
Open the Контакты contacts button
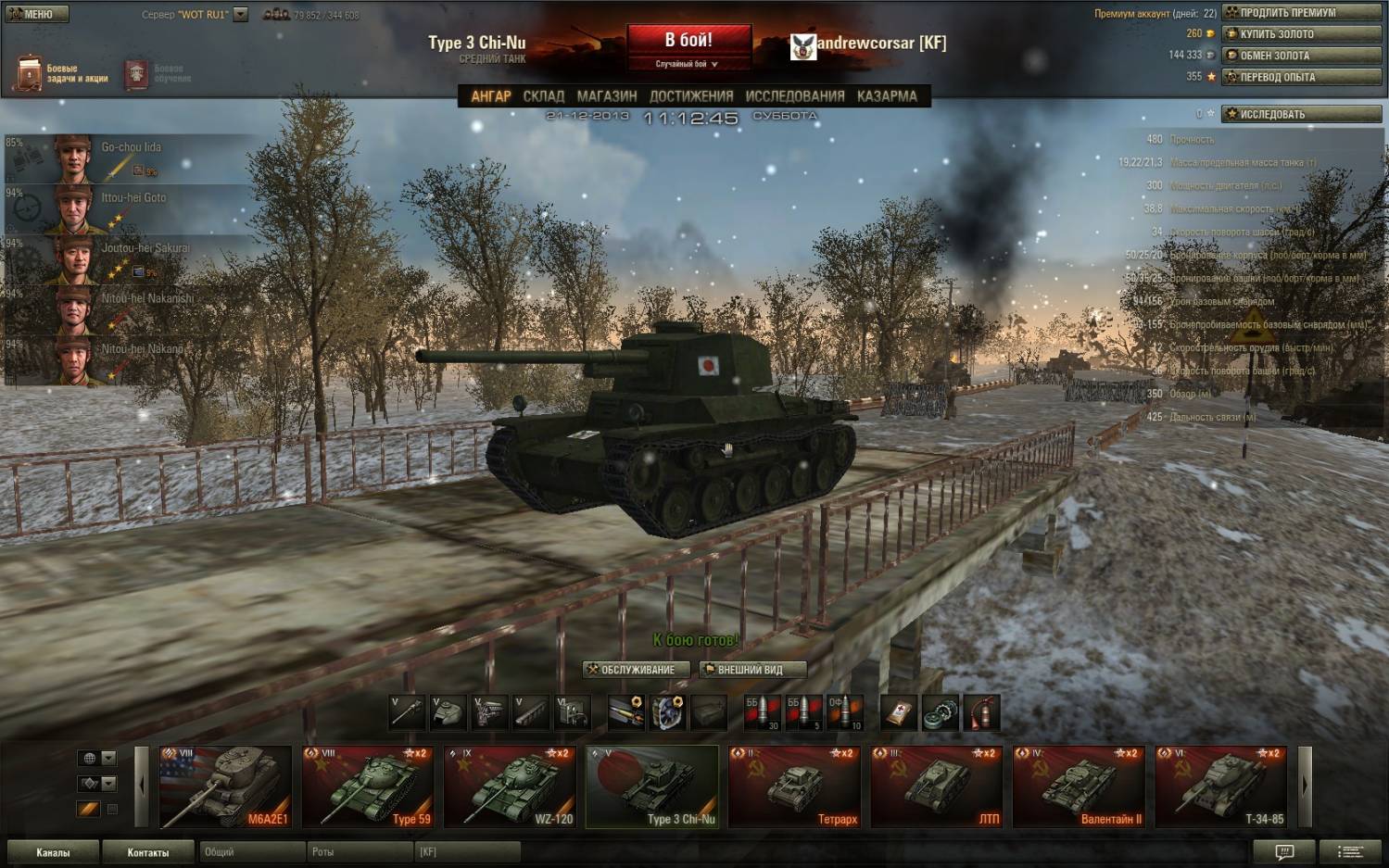(148, 852)
